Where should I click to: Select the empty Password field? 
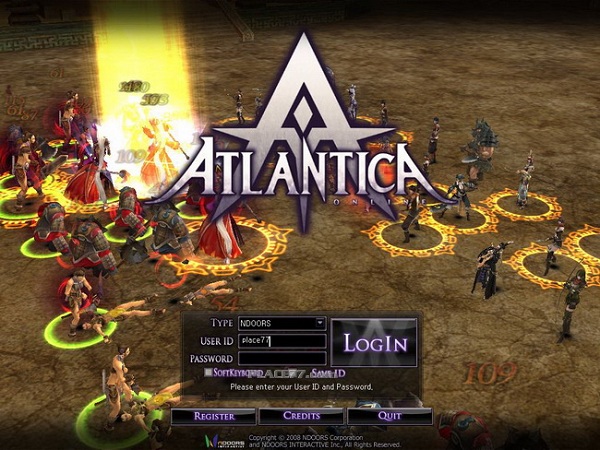(282, 358)
